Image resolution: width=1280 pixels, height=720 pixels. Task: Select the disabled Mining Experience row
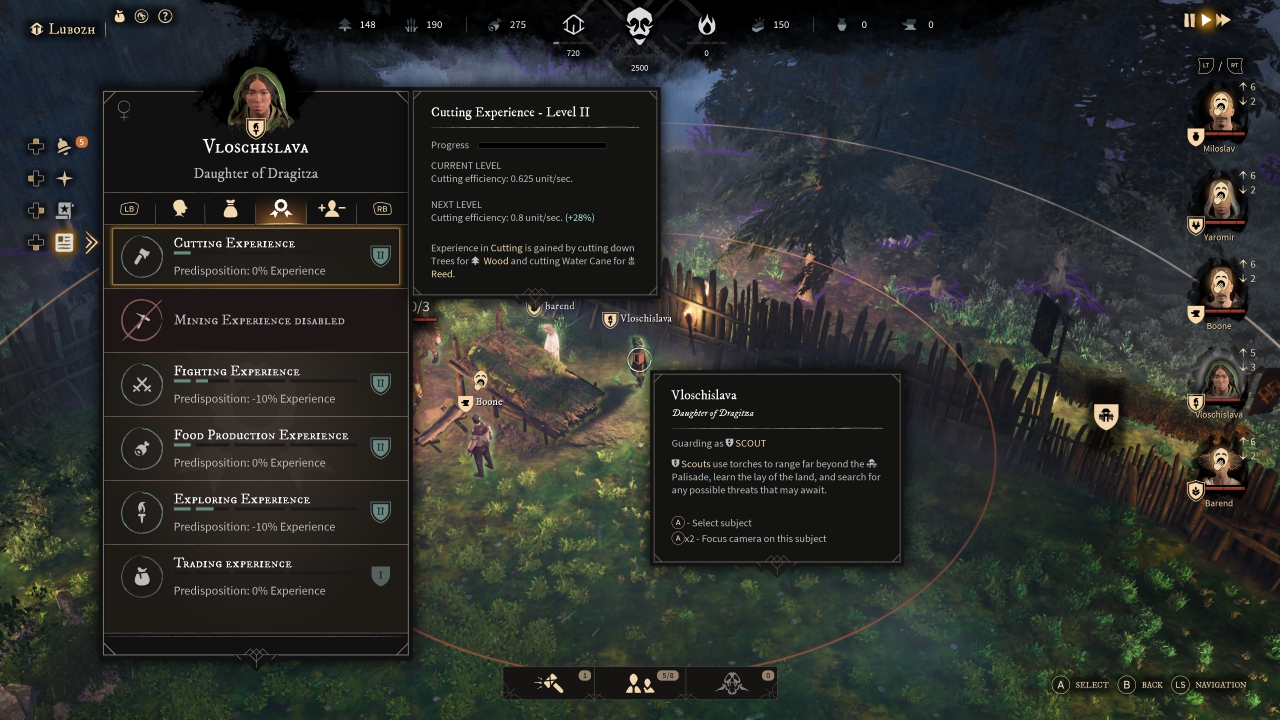256,320
